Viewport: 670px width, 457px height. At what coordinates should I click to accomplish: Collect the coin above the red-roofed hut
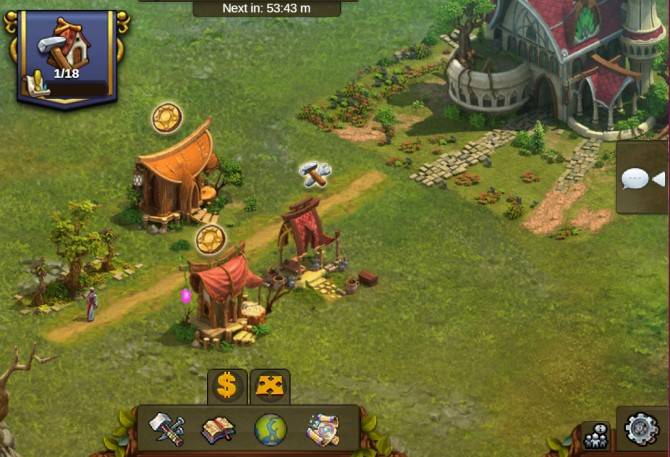(x=210, y=239)
